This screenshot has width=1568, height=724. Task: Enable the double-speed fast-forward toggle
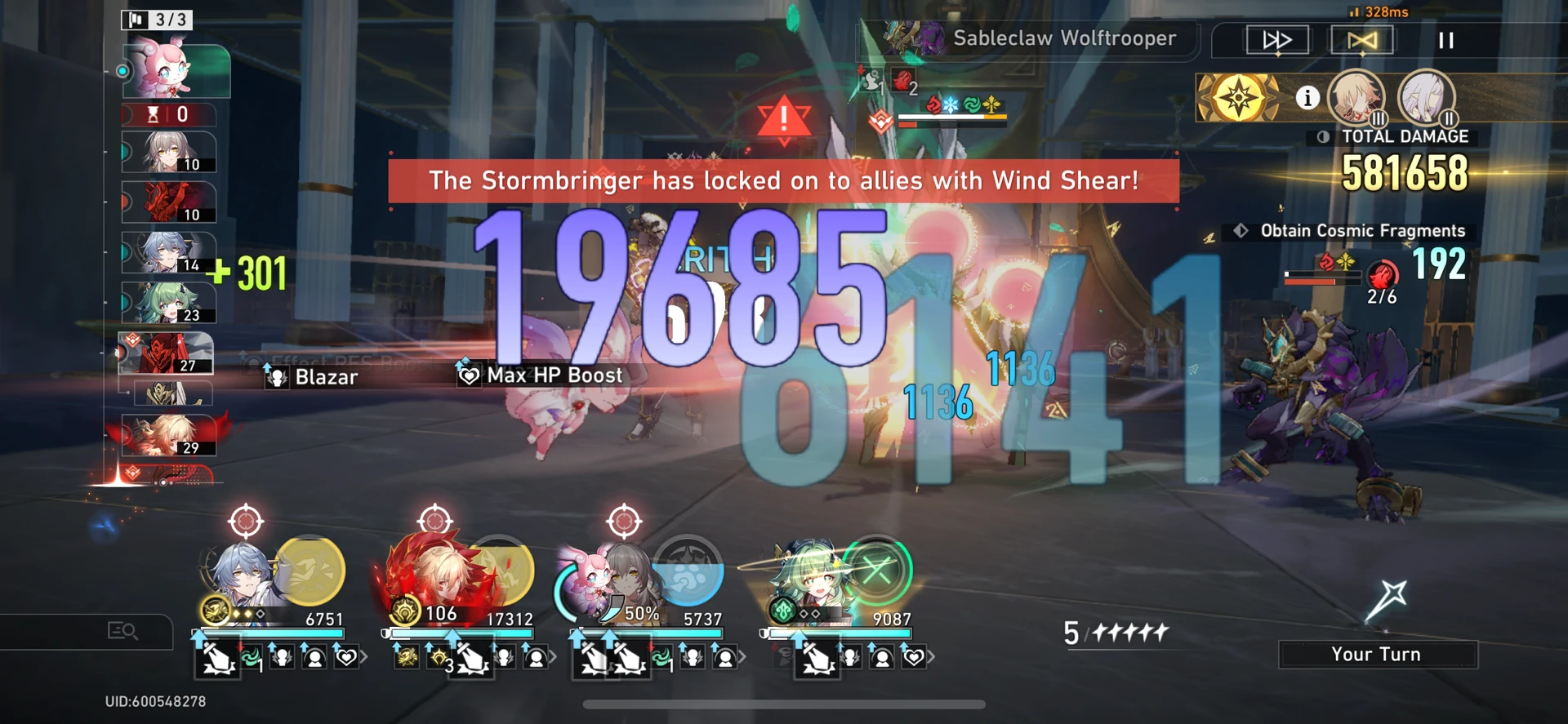pos(1276,38)
